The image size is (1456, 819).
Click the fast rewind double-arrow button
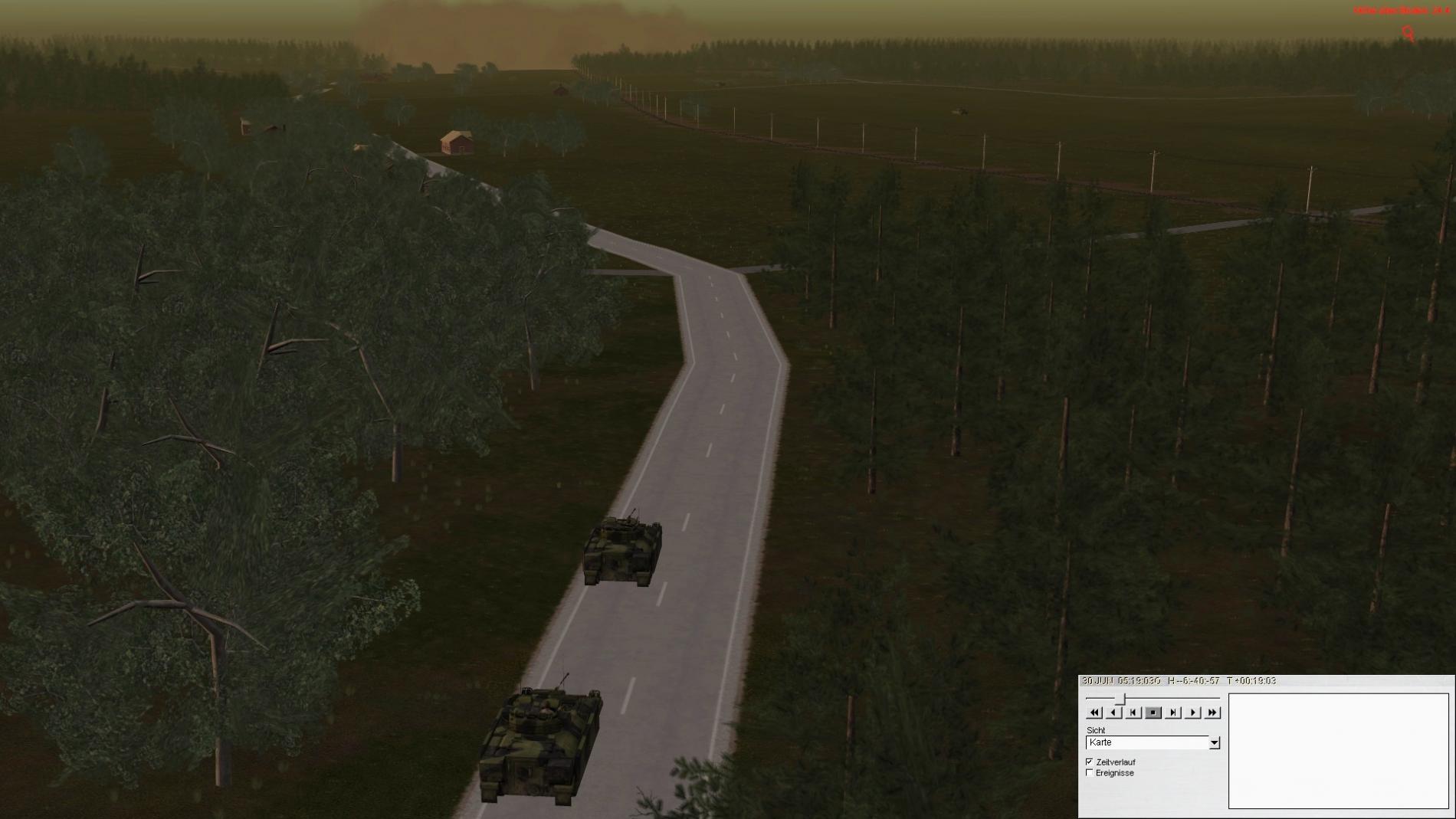click(1094, 713)
